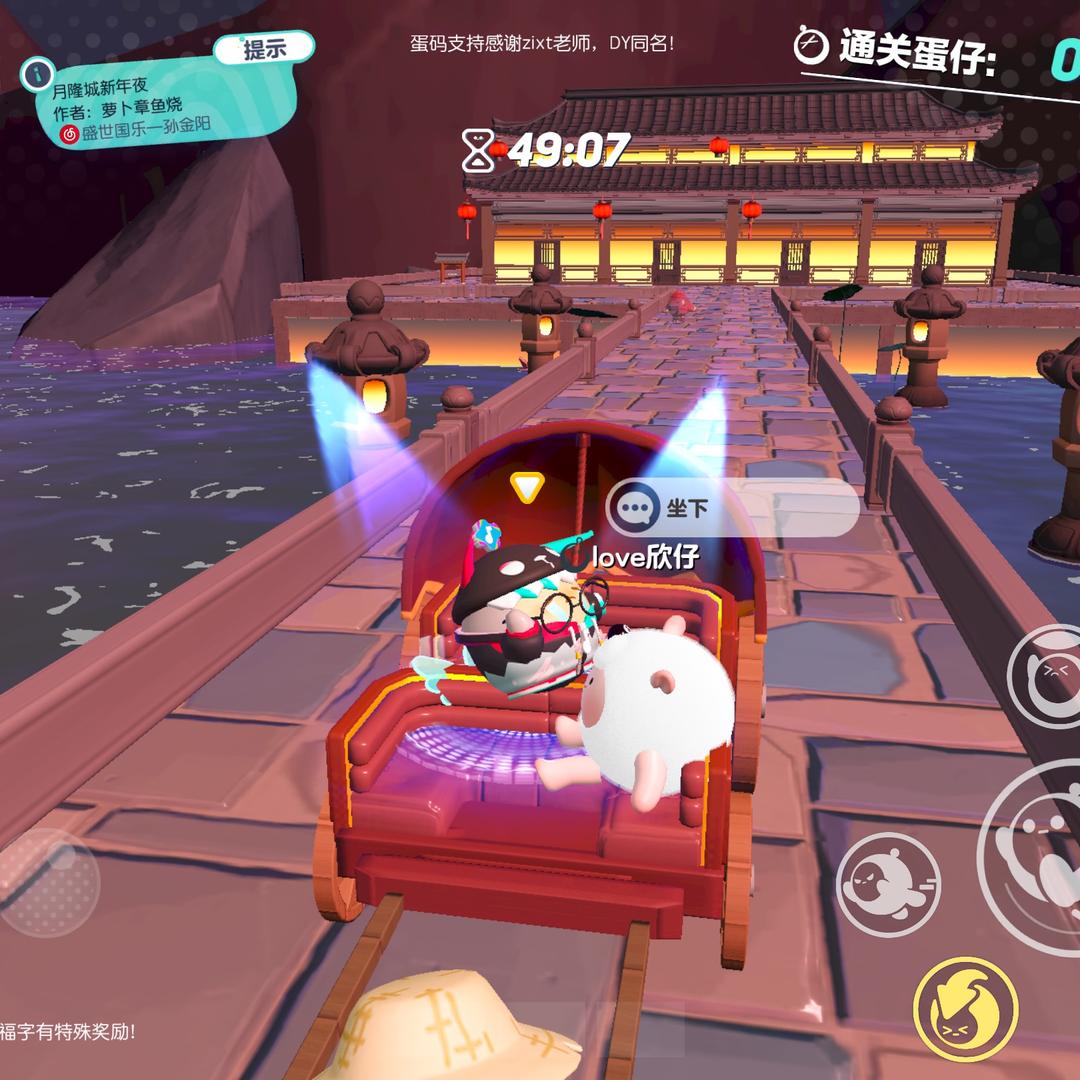1080x1080 pixels.
Task: Open the 提示 hint button
Action: (x=264, y=47)
